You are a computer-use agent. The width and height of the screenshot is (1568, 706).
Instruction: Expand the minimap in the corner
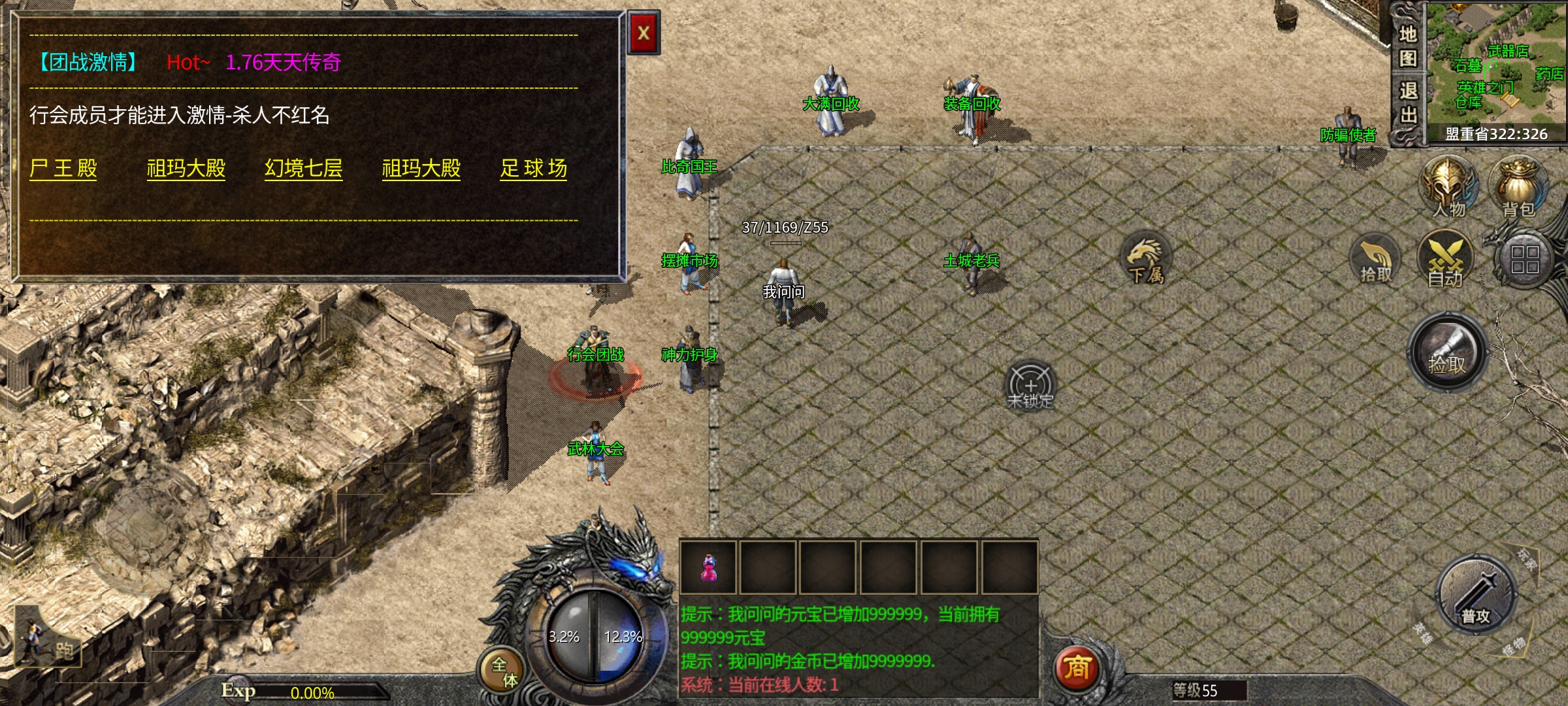(1495, 65)
